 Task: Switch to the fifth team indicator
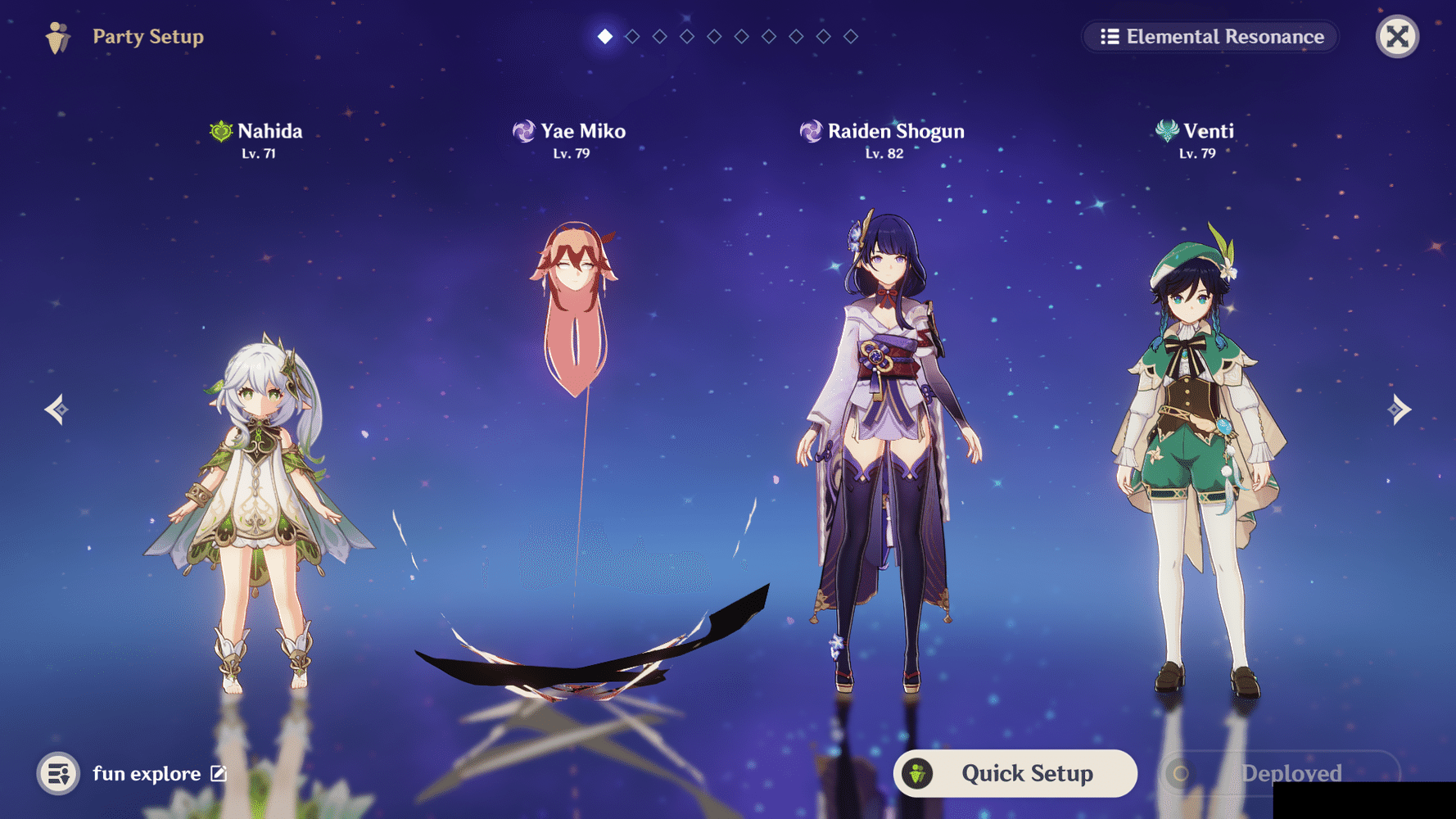714,36
